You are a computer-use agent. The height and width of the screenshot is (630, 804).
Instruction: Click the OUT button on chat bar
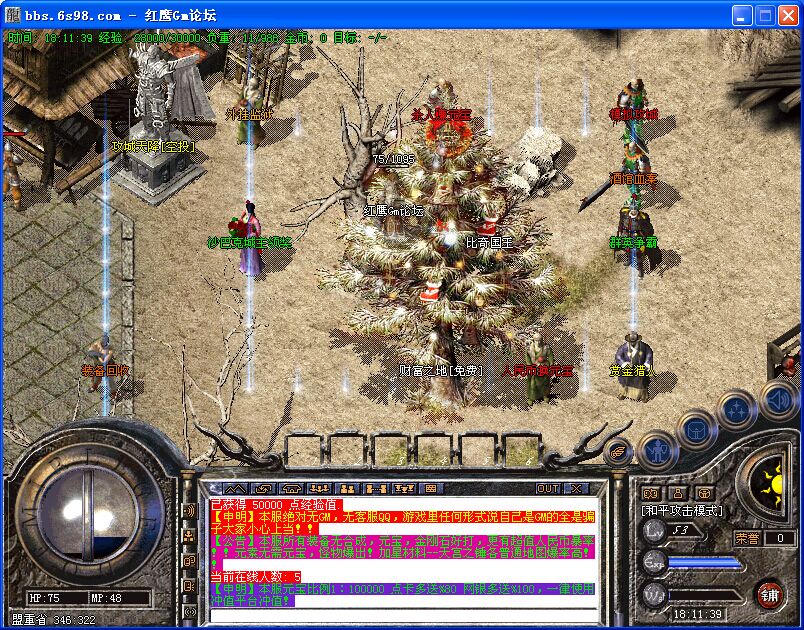(548, 489)
